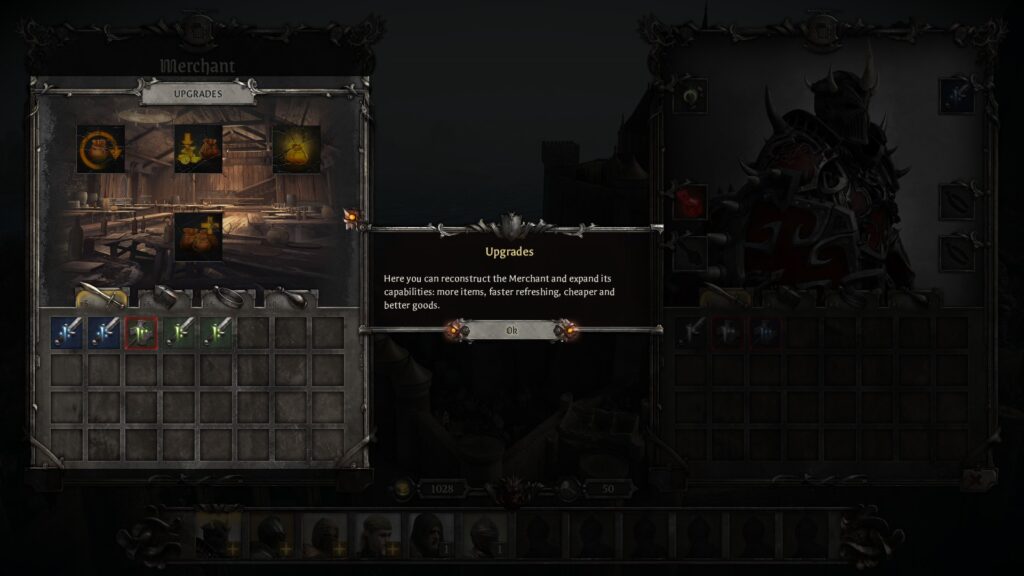Show the merchant ring category tab

(x=228, y=296)
